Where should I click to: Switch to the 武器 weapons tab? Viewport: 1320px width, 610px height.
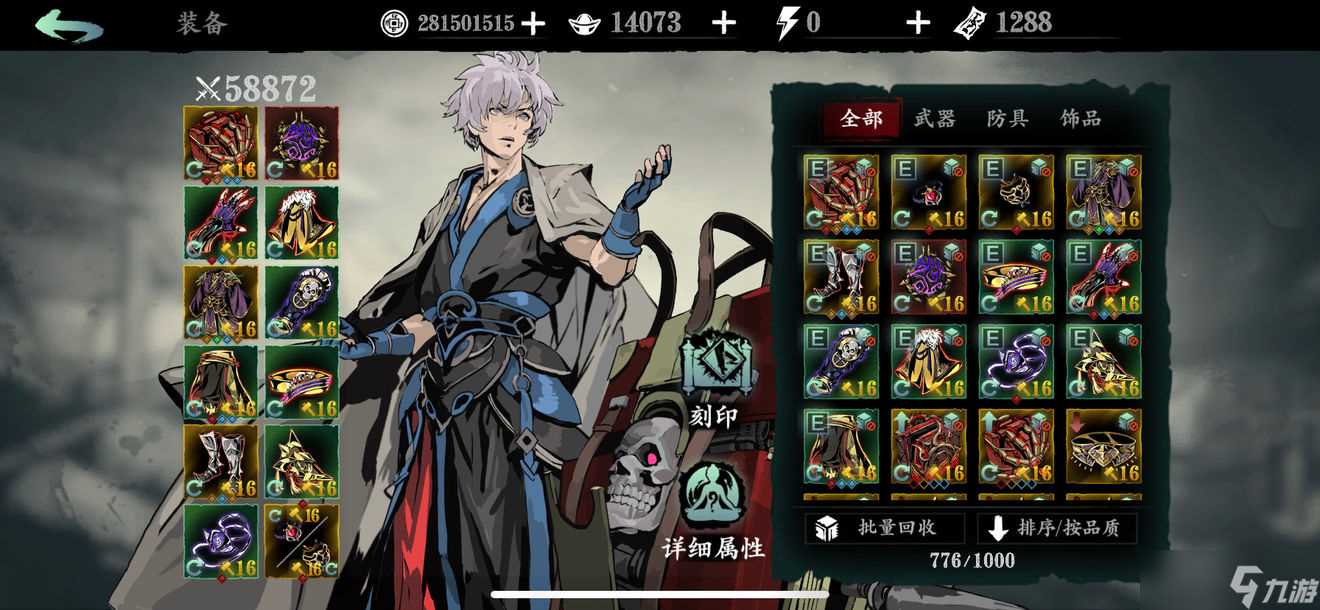(934, 119)
